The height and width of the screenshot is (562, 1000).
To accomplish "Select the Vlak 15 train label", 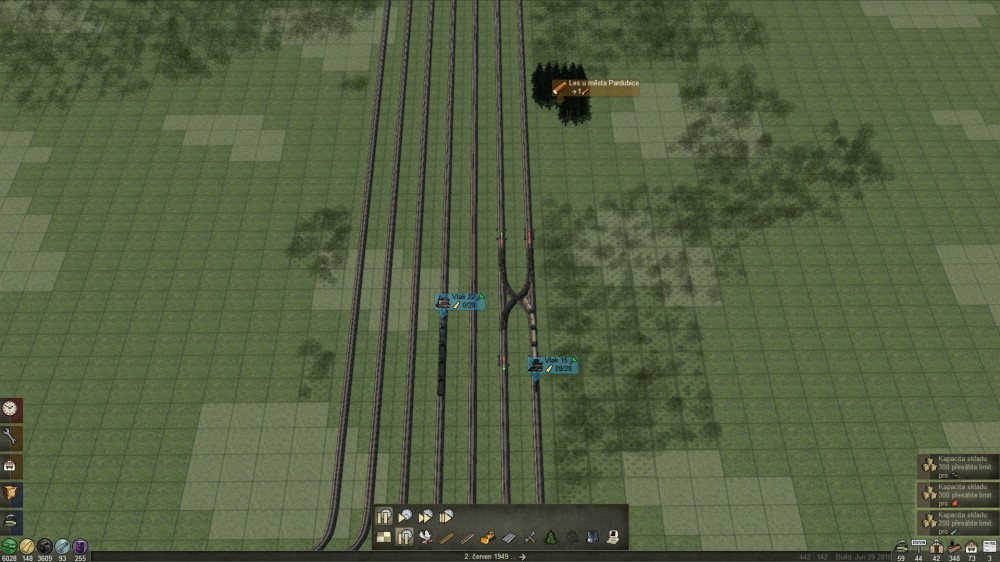I will point(552,364).
